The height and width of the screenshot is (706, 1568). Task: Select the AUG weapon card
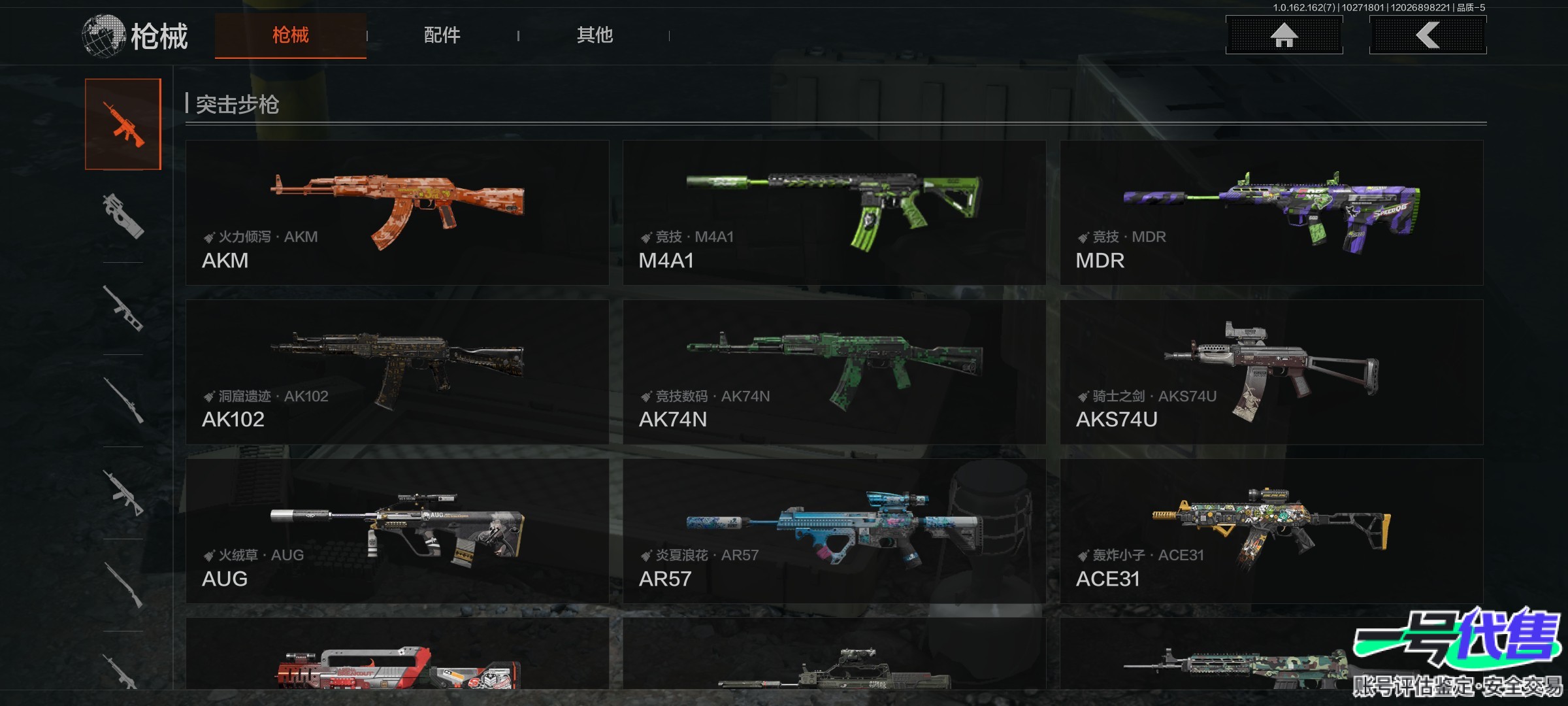397,531
